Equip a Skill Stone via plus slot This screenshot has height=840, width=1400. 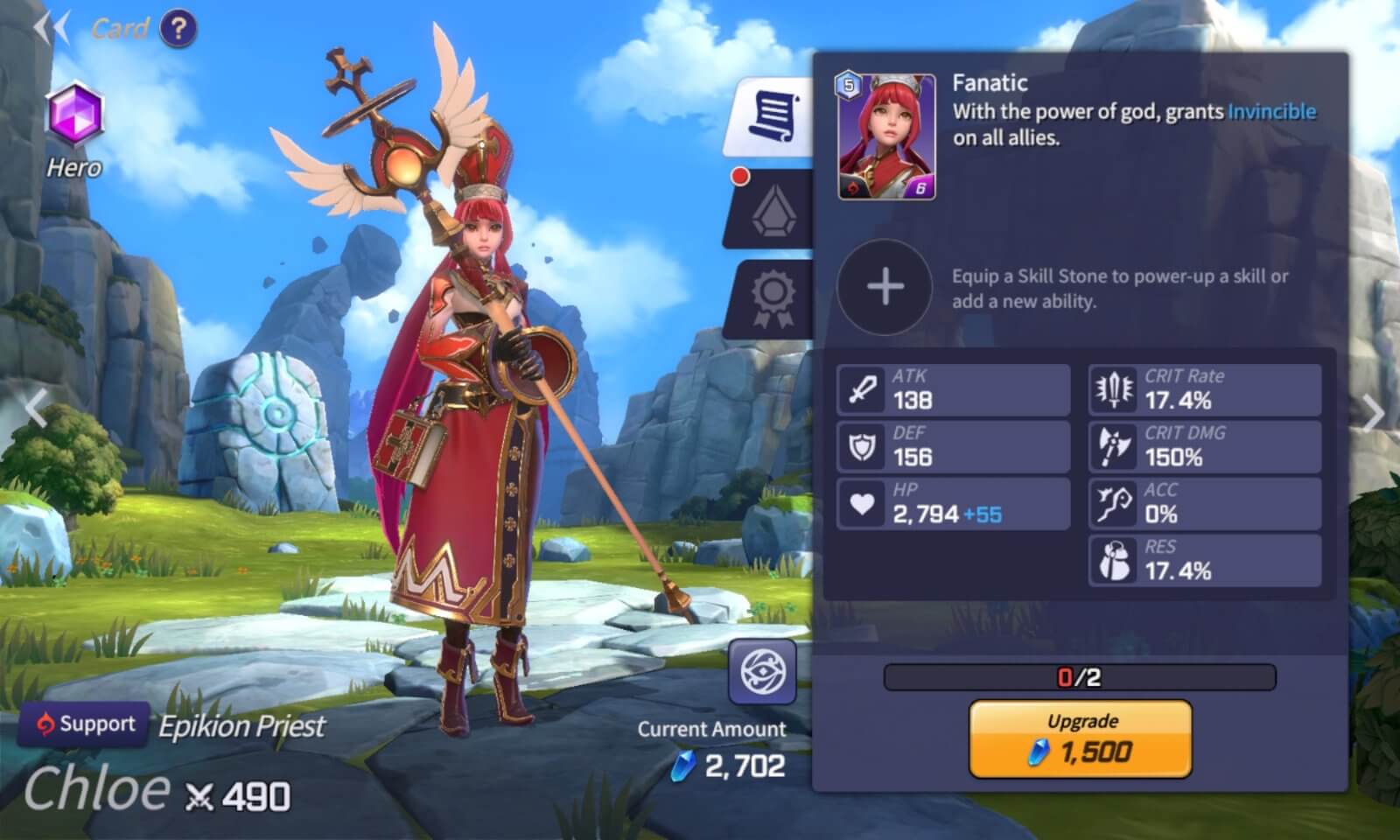click(885, 287)
